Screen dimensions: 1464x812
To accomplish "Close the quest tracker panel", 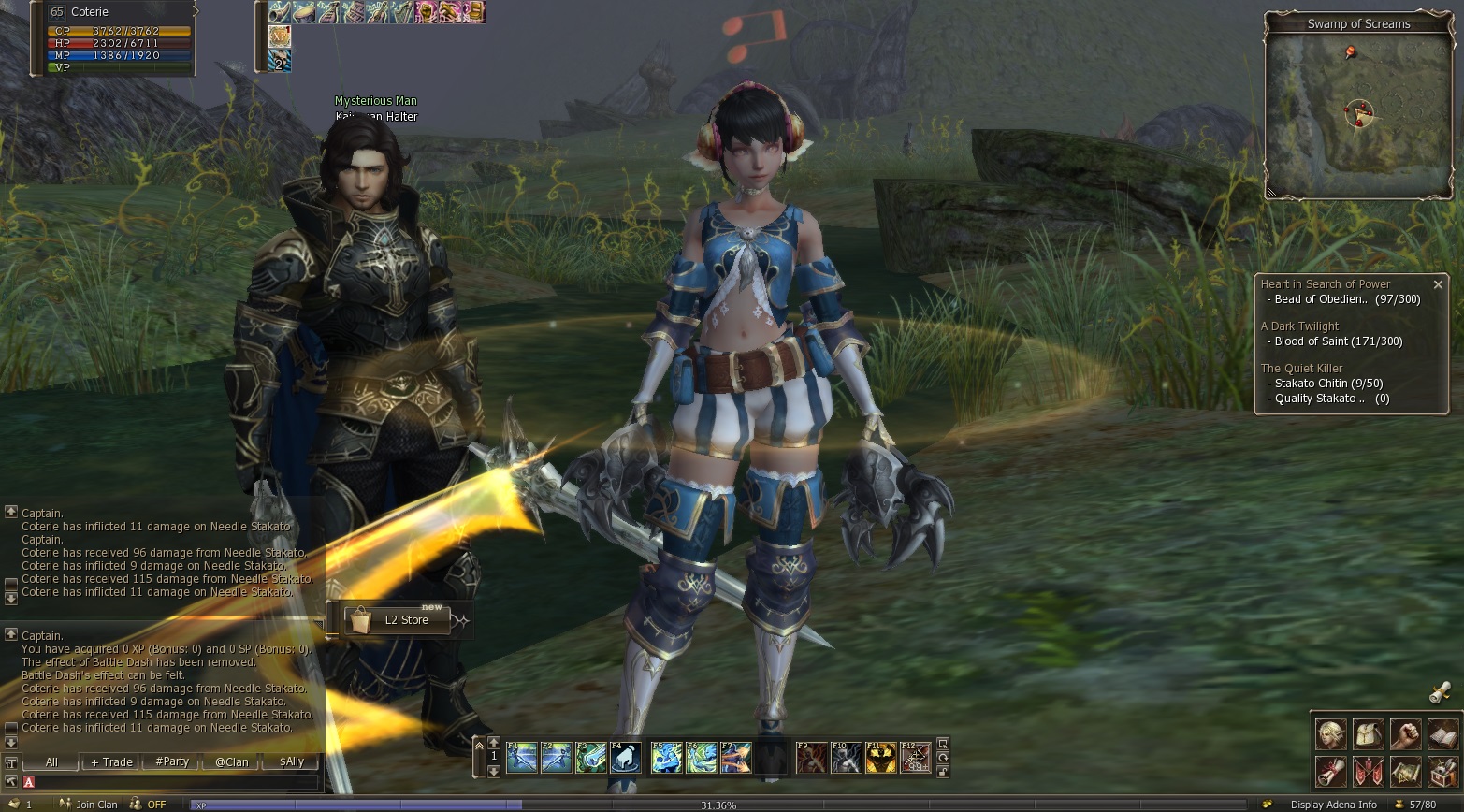I will 1438,284.
